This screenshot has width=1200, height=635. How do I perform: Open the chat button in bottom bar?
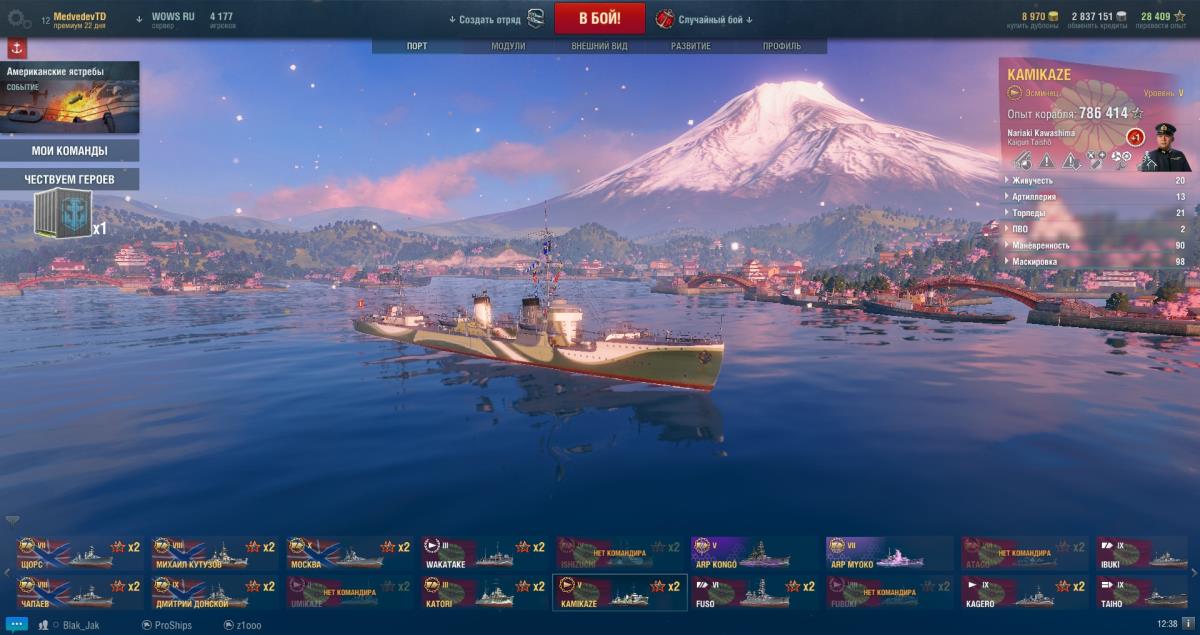pyautogui.click(x=15, y=623)
